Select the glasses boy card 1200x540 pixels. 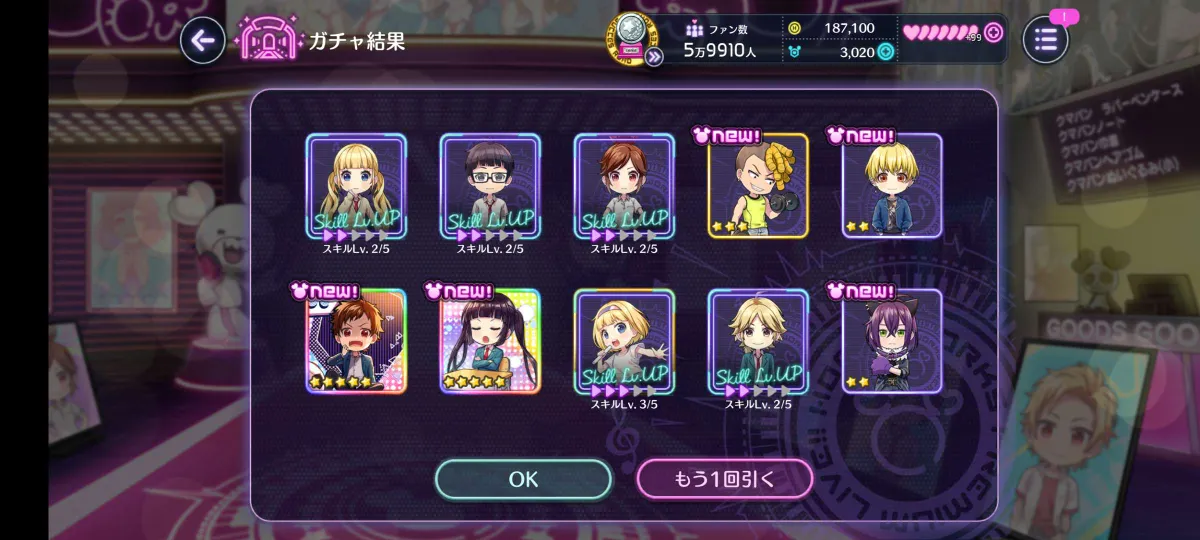tap(490, 186)
